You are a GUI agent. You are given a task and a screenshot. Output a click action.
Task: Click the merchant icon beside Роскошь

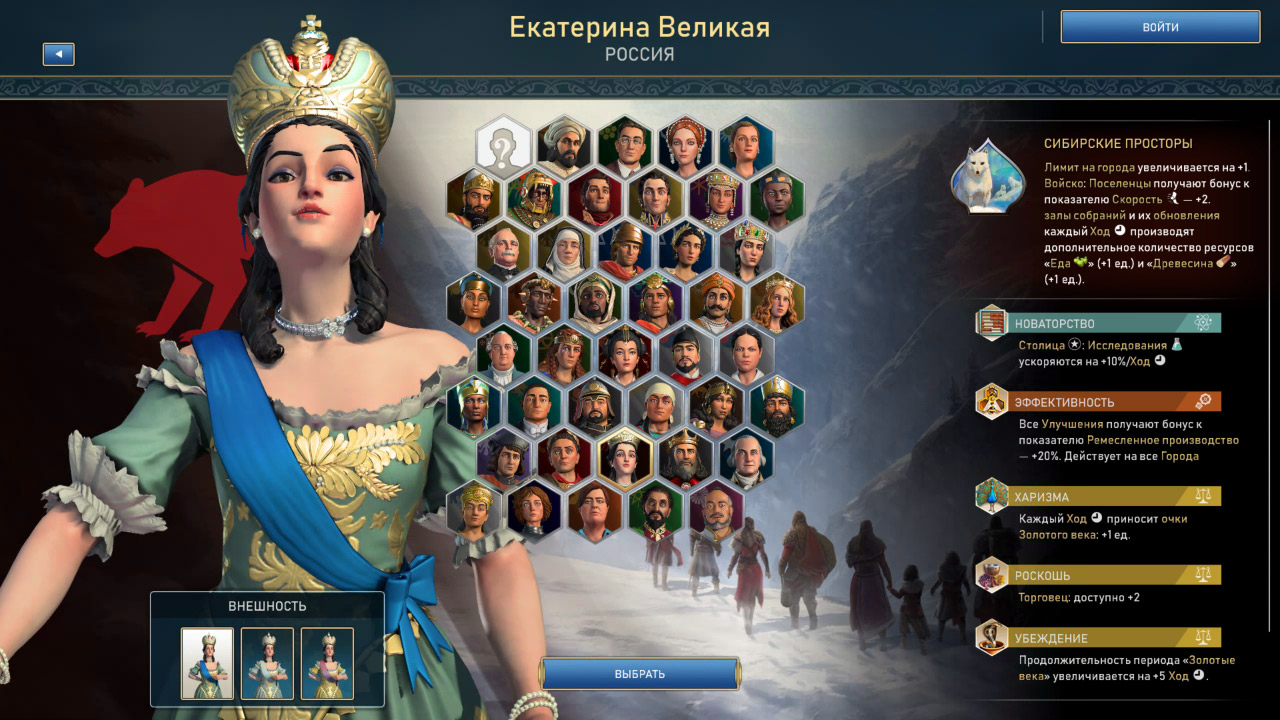[x=991, y=576]
